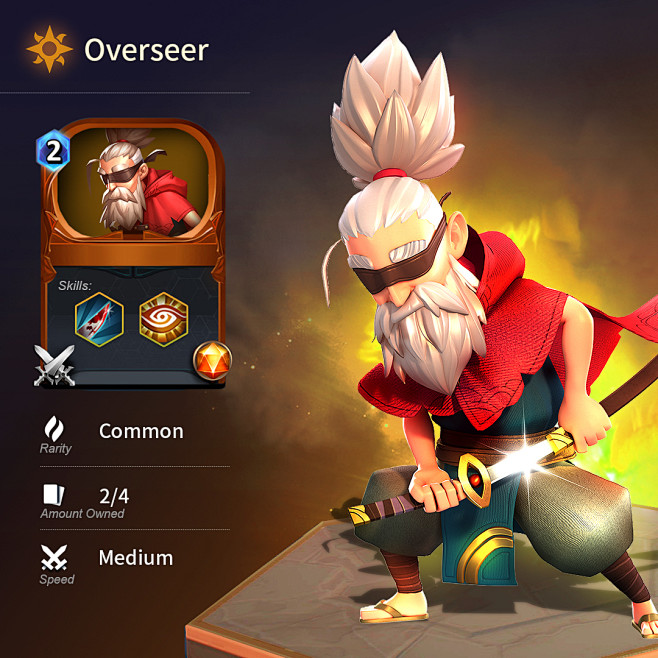Tap the orange gem element badge
The image size is (658, 658).
pos(213,359)
